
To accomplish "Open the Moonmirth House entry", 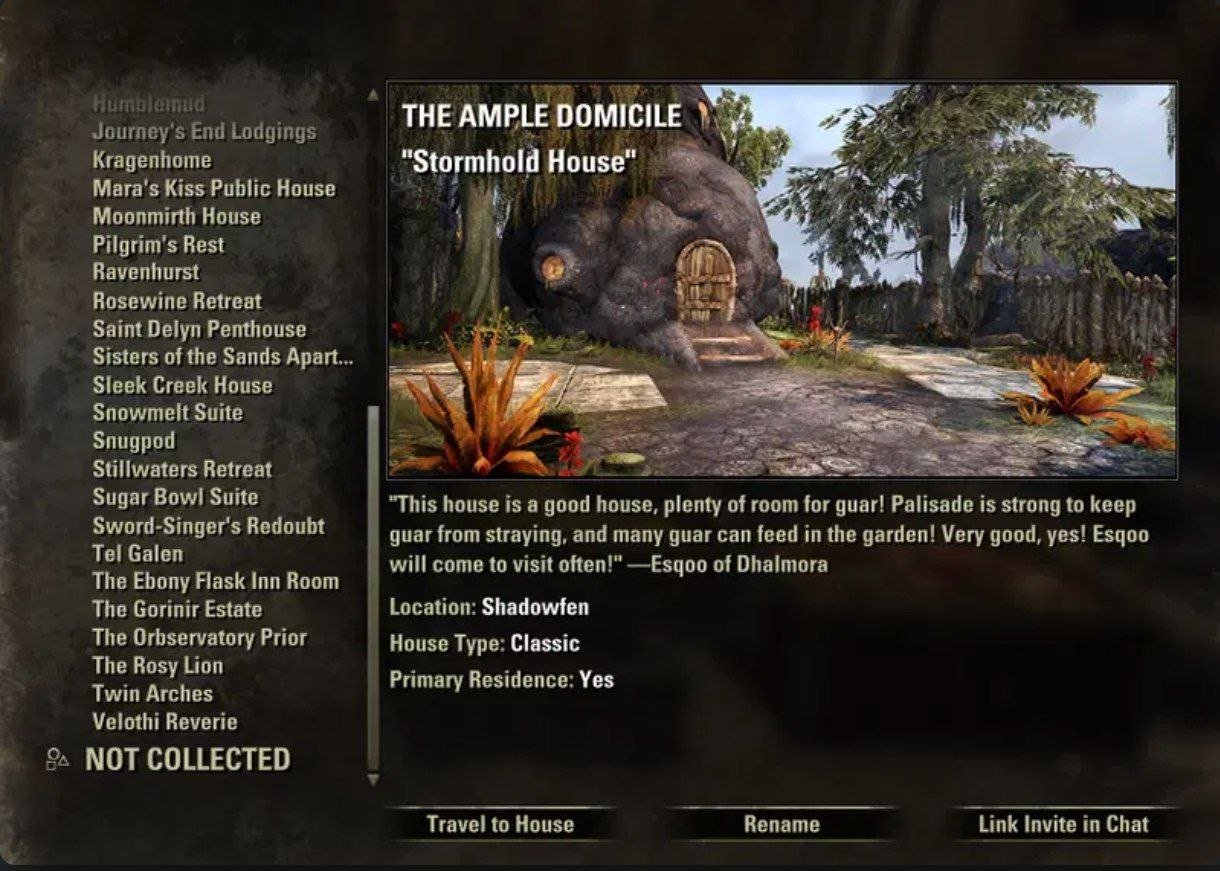I will coord(176,216).
